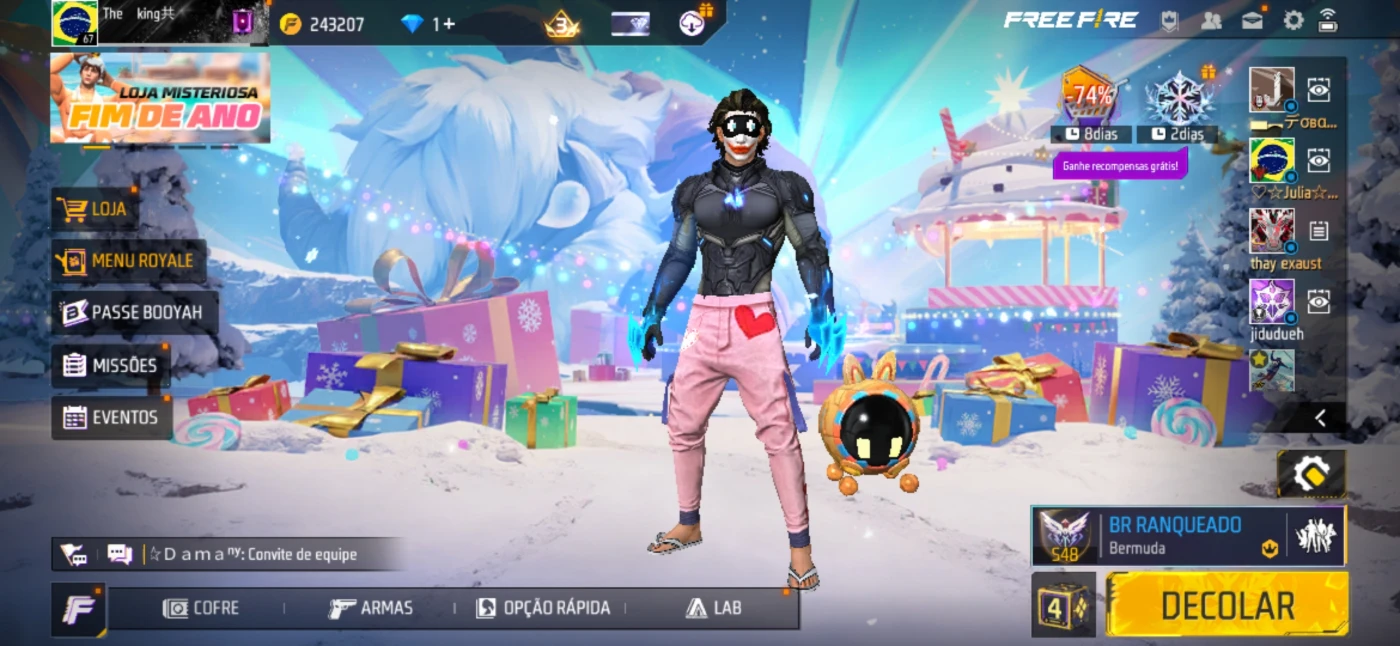The image size is (1400, 646).
Task: Collapse the friends list with the arrow
Action: click(1320, 418)
